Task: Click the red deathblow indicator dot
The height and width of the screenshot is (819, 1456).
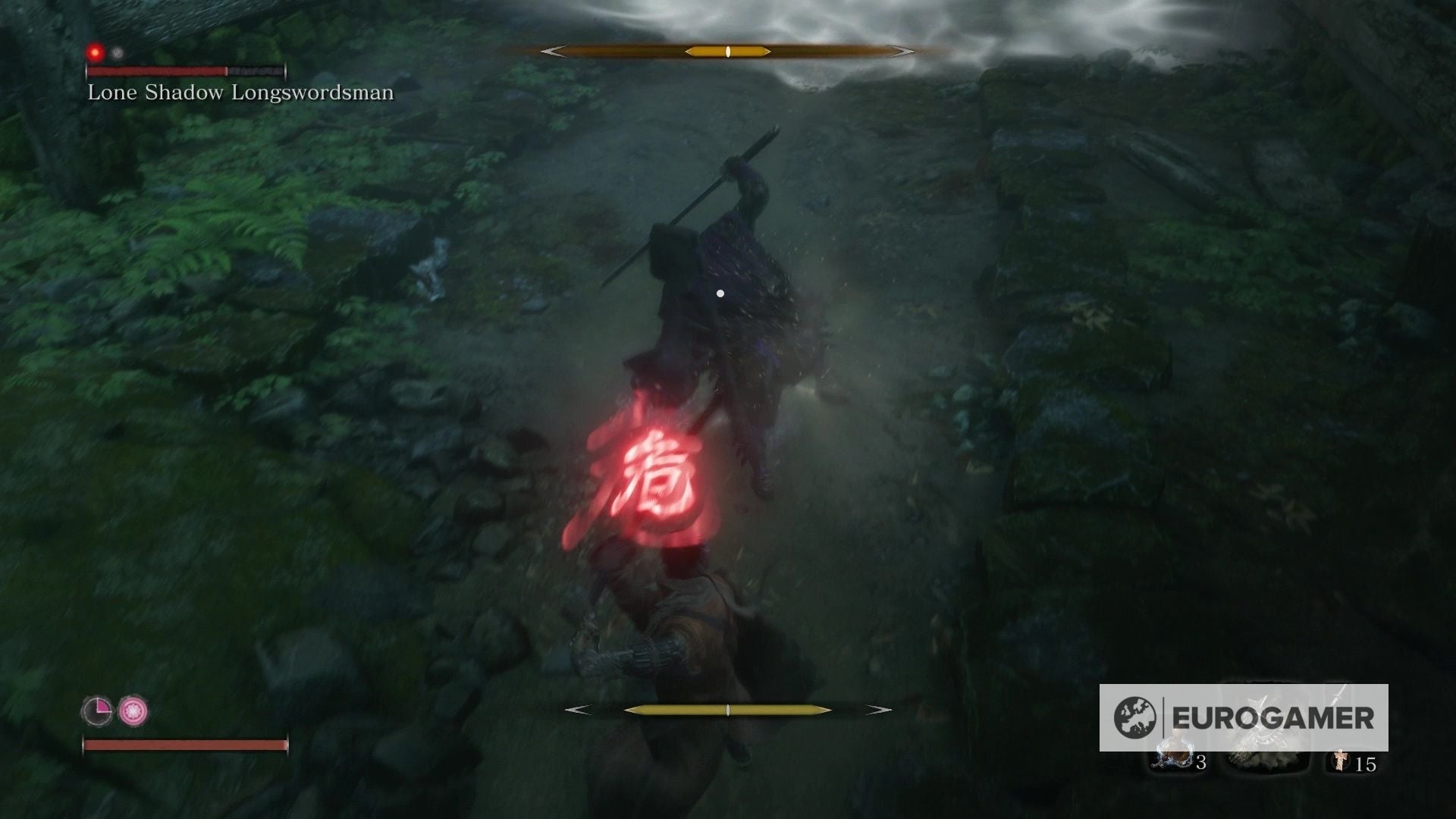Action: coord(94,52)
